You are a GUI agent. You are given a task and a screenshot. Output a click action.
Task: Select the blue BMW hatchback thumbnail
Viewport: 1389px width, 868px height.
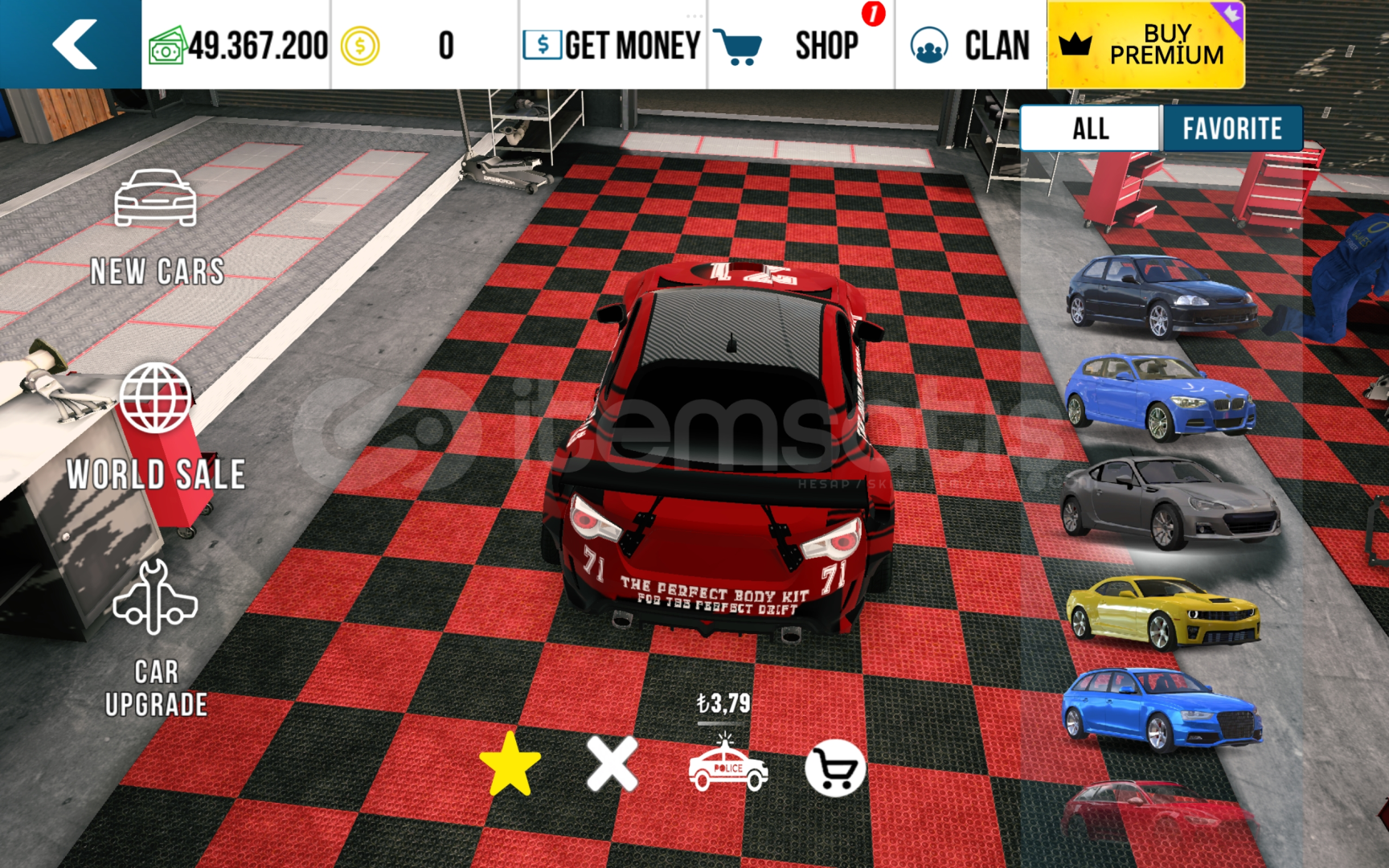click(x=1160, y=396)
